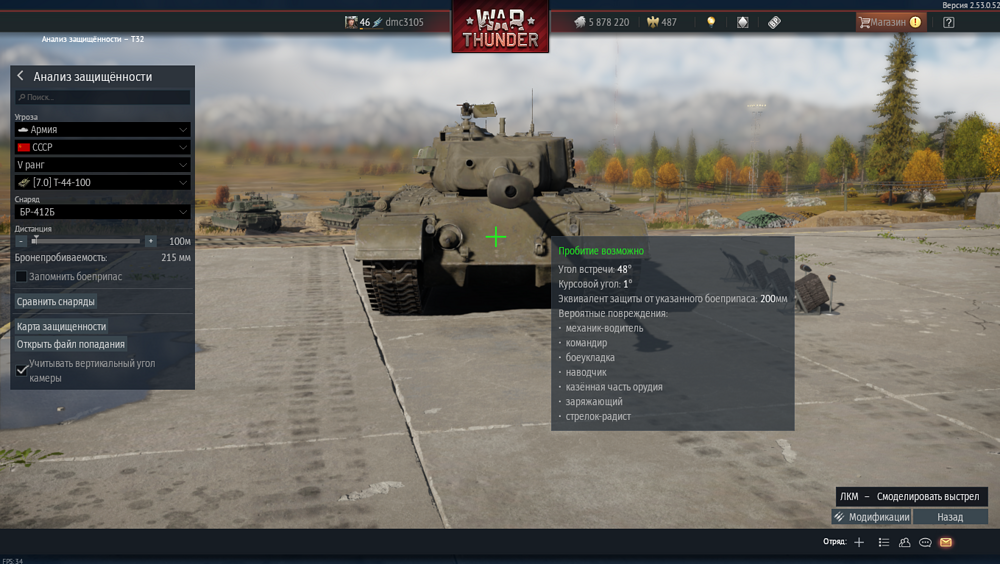Open the Т-44-100 vehicle dropdown
The width and height of the screenshot is (1000, 564).
(102, 183)
